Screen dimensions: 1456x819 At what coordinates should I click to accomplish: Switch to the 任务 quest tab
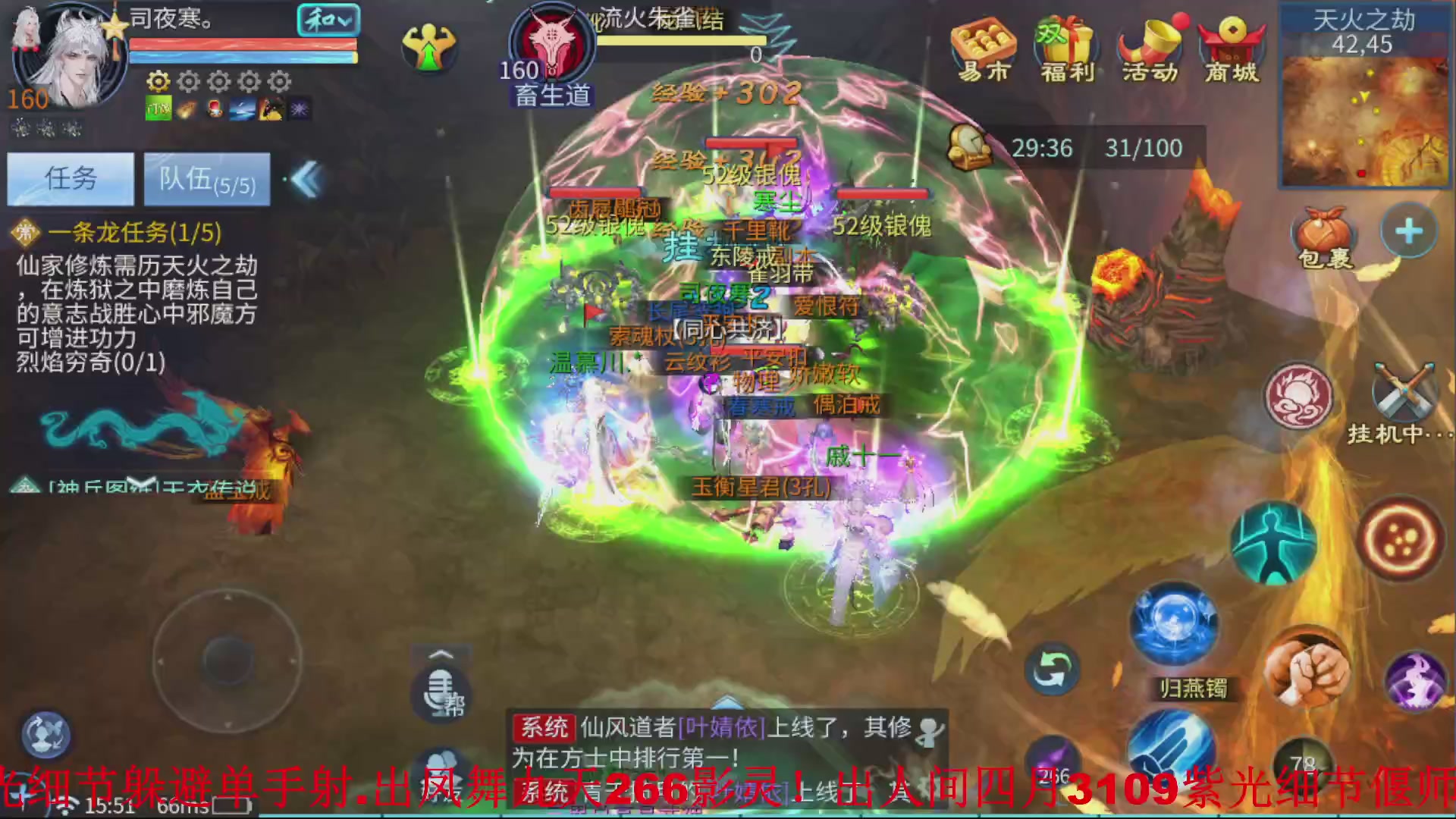click(70, 180)
